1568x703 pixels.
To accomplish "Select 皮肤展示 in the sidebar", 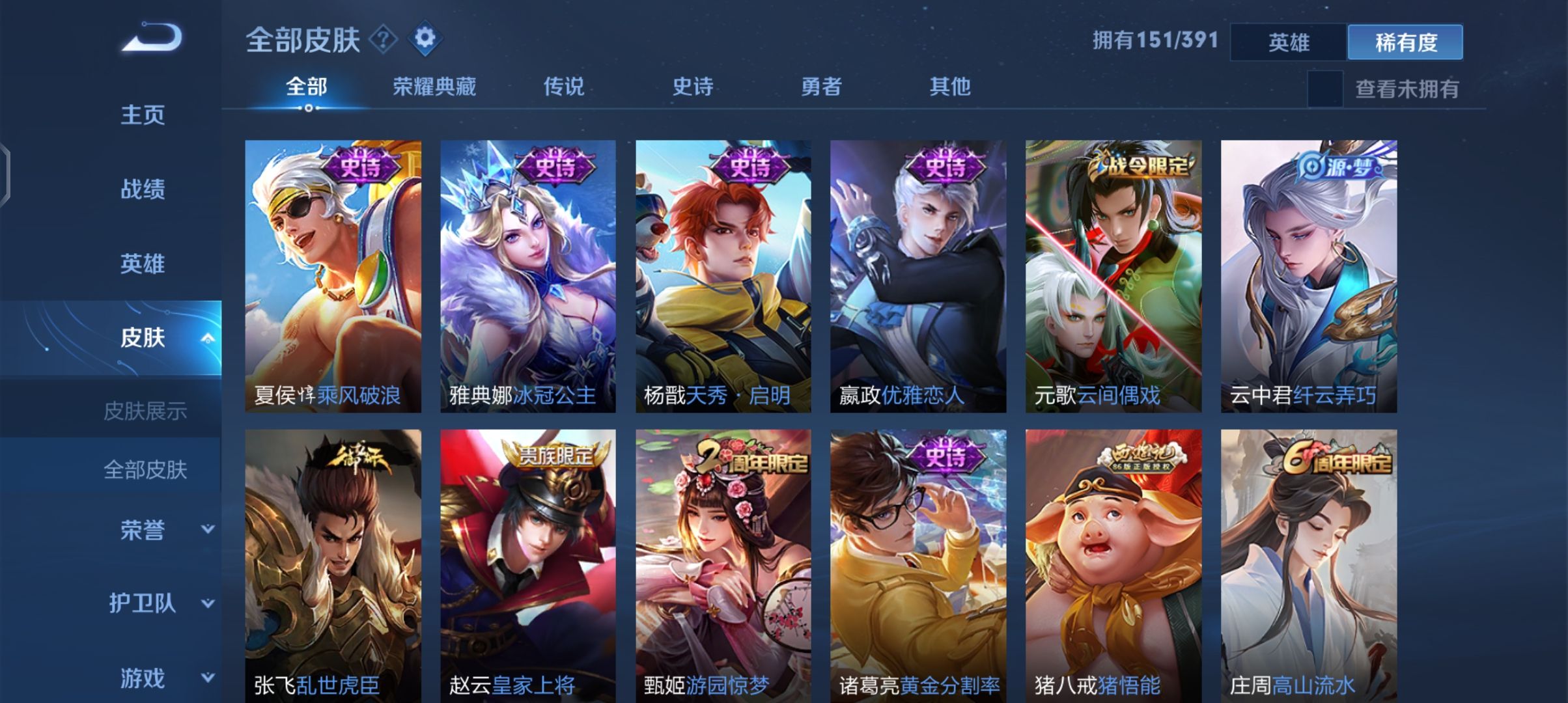I will pyautogui.click(x=145, y=409).
